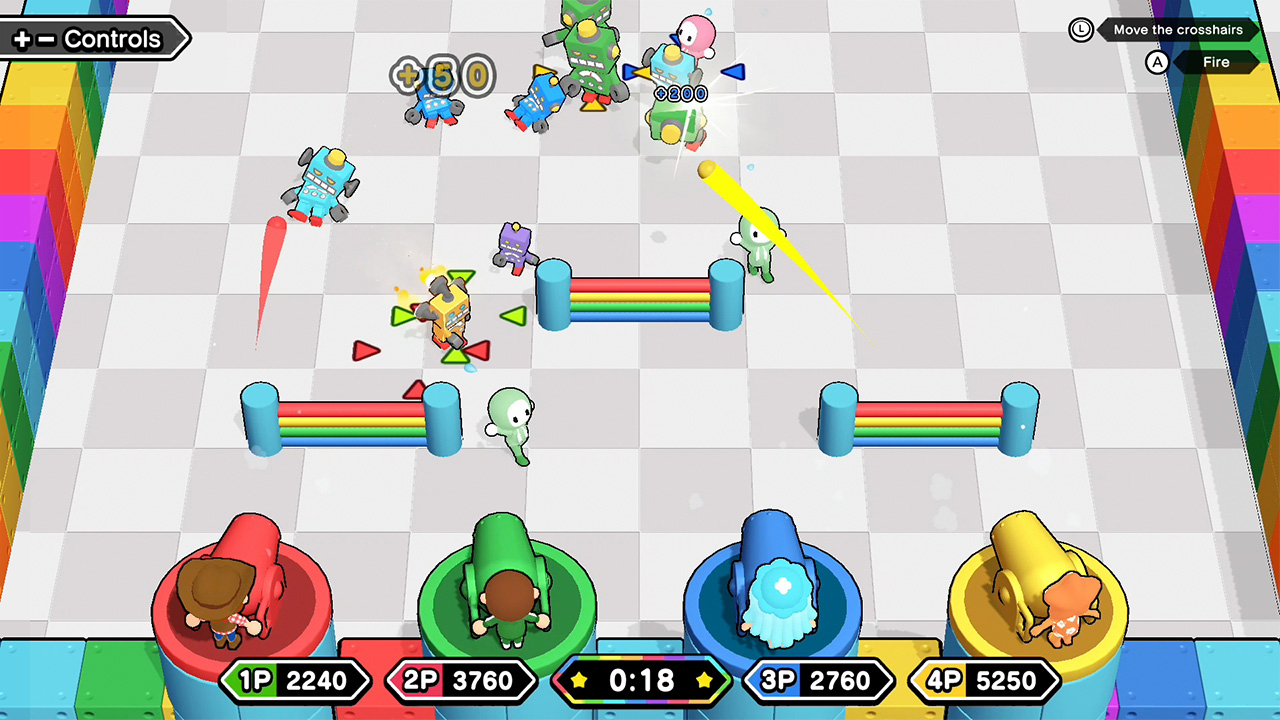Click the Fire command label

[x=1216, y=62]
